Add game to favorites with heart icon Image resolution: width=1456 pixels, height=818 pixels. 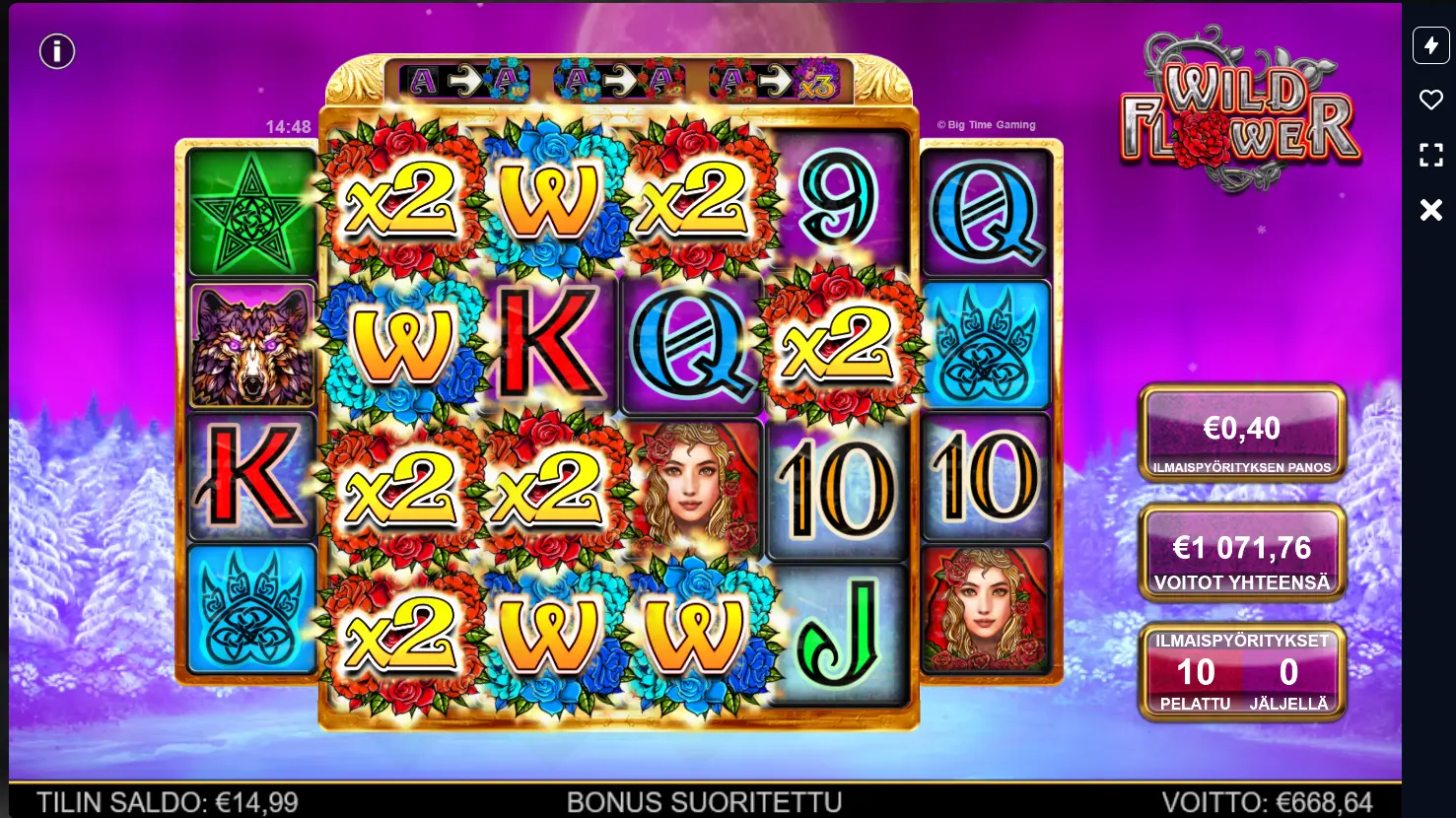(x=1430, y=100)
